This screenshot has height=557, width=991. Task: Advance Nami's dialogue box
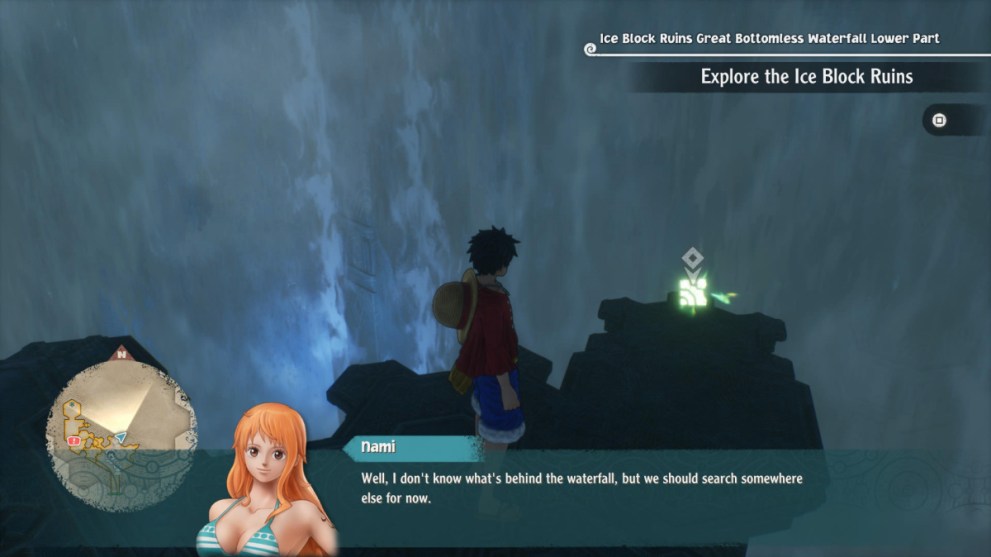click(581, 487)
